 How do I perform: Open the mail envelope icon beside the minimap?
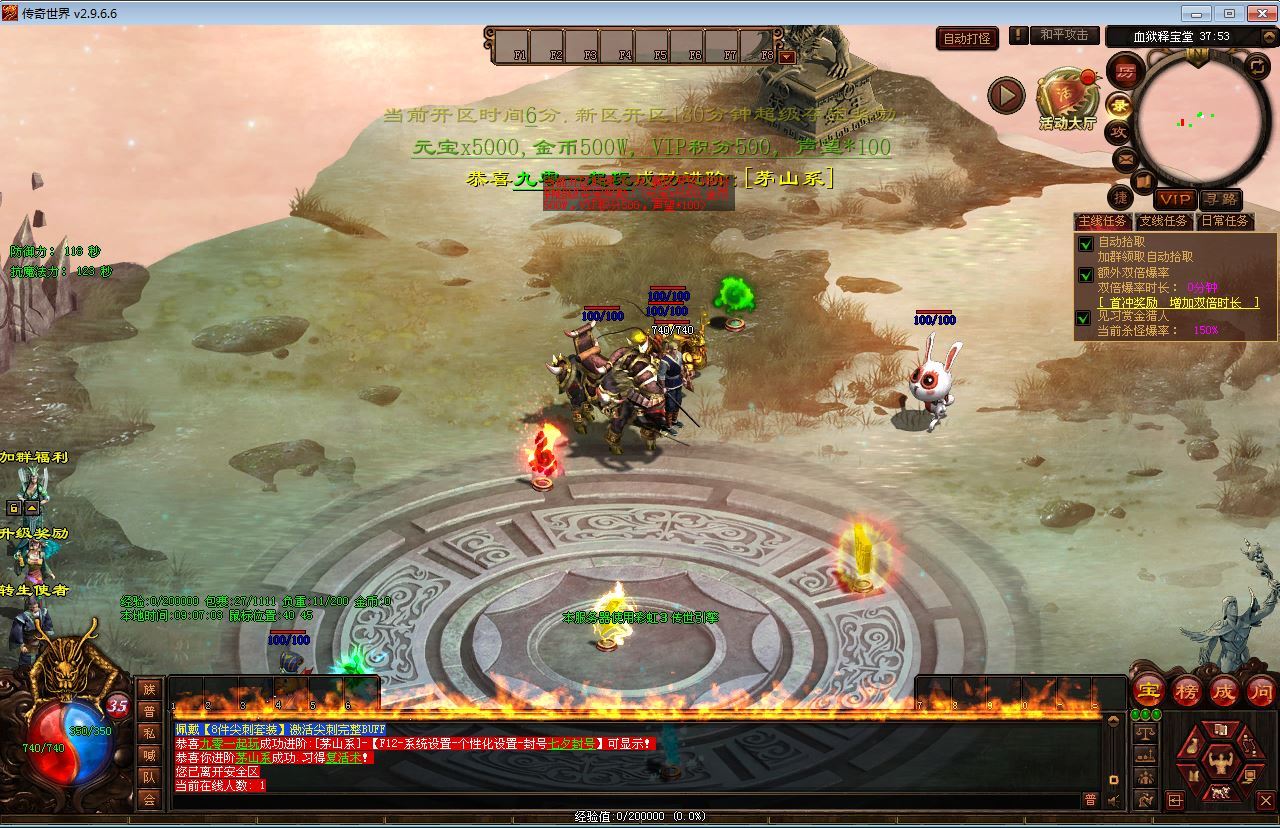(x=1124, y=158)
